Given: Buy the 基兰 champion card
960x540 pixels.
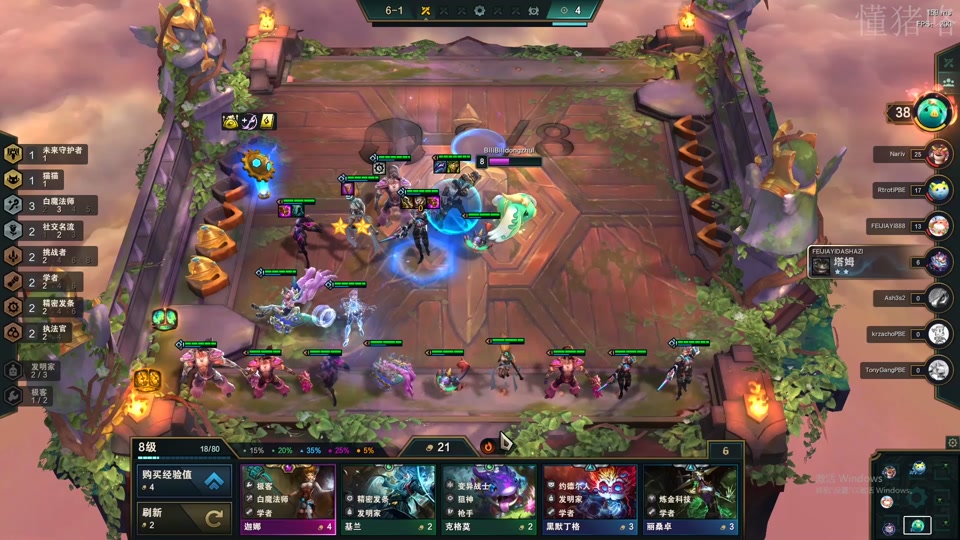Looking at the screenshot, I should [x=389, y=498].
